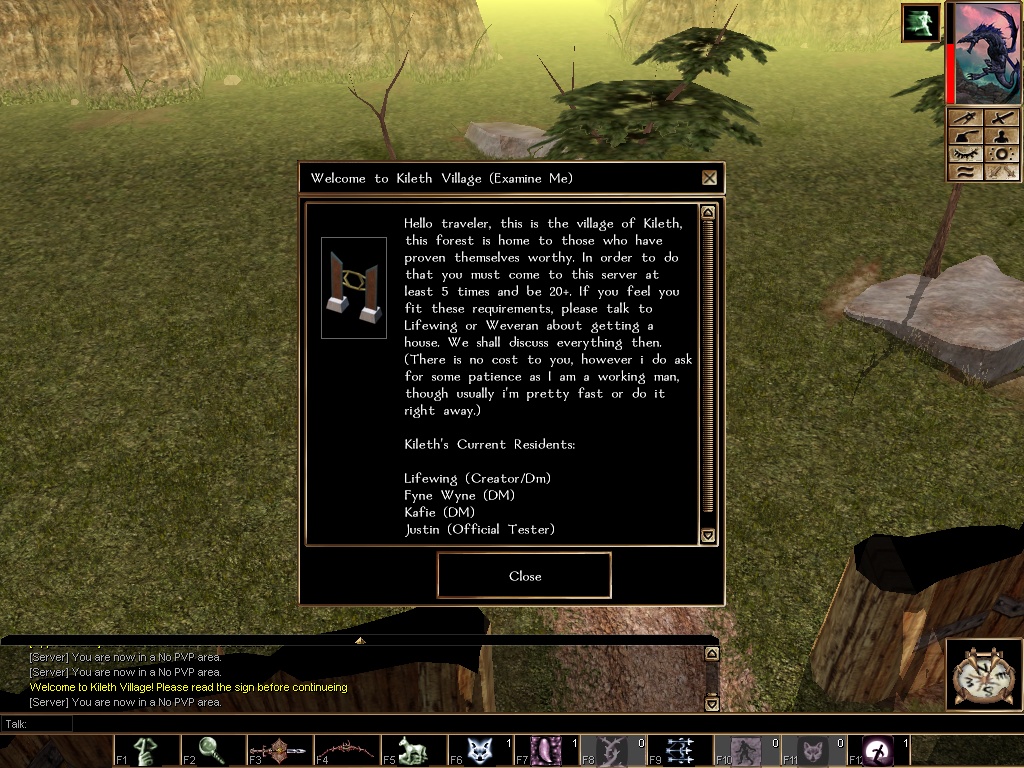The width and height of the screenshot is (1024, 768).
Task: Activate the F2 magnifying glass quickslot
Action: (x=213, y=750)
